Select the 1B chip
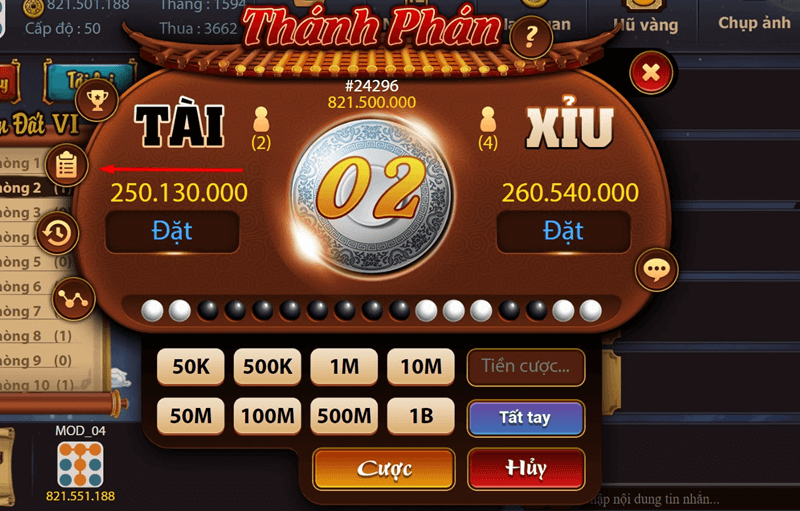The image size is (800, 511). [421, 415]
